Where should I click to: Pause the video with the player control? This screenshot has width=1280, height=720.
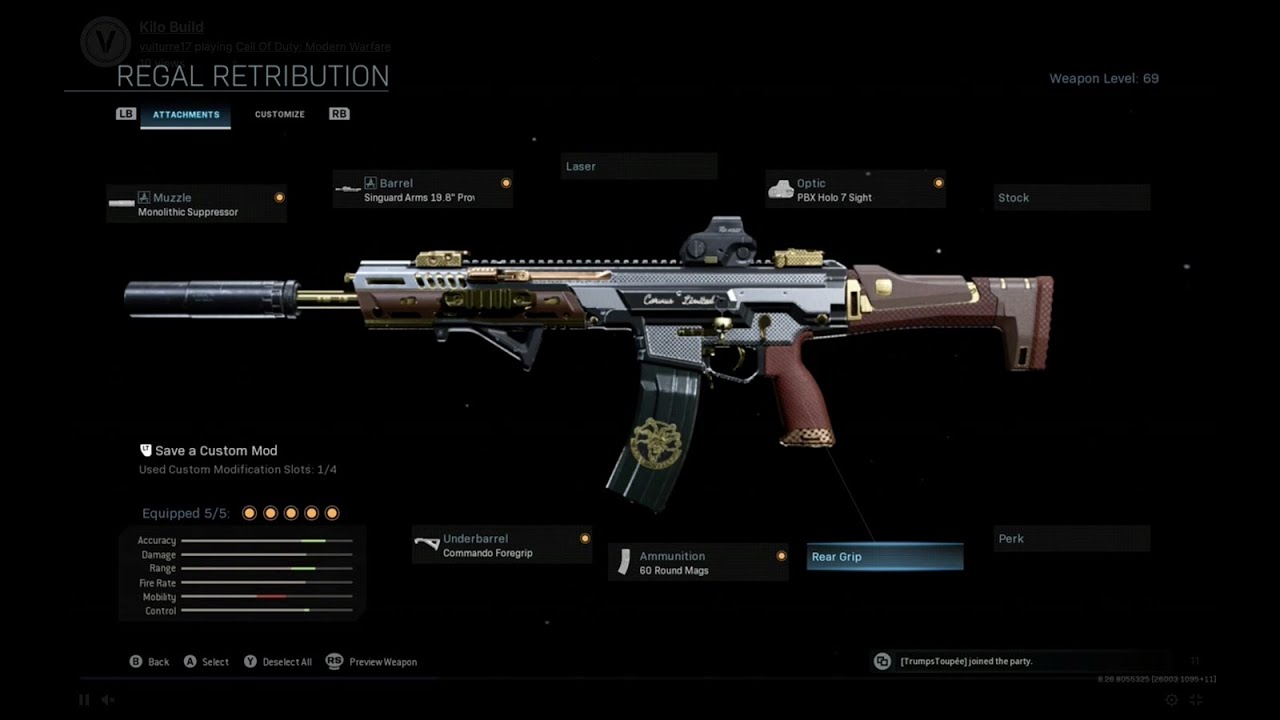(x=84, y=700)
